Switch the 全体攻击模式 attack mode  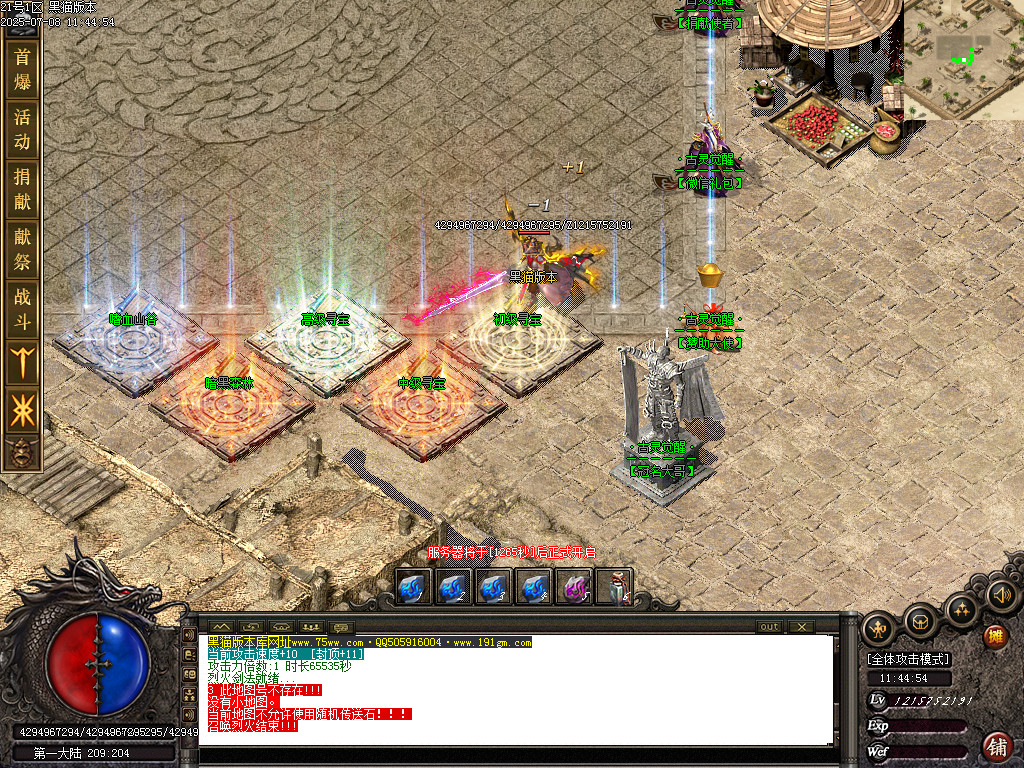coord(908,659)
